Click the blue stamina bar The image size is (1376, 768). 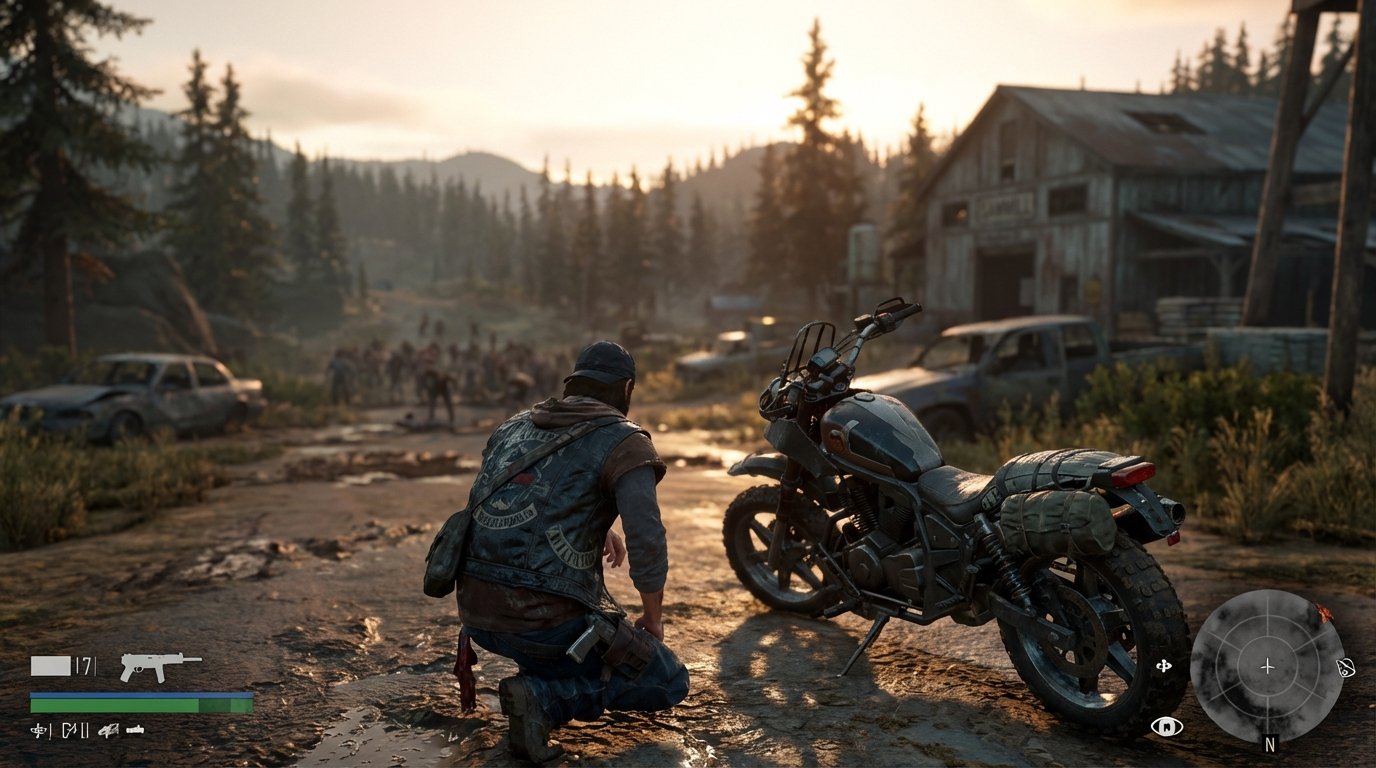pos(140,694)
